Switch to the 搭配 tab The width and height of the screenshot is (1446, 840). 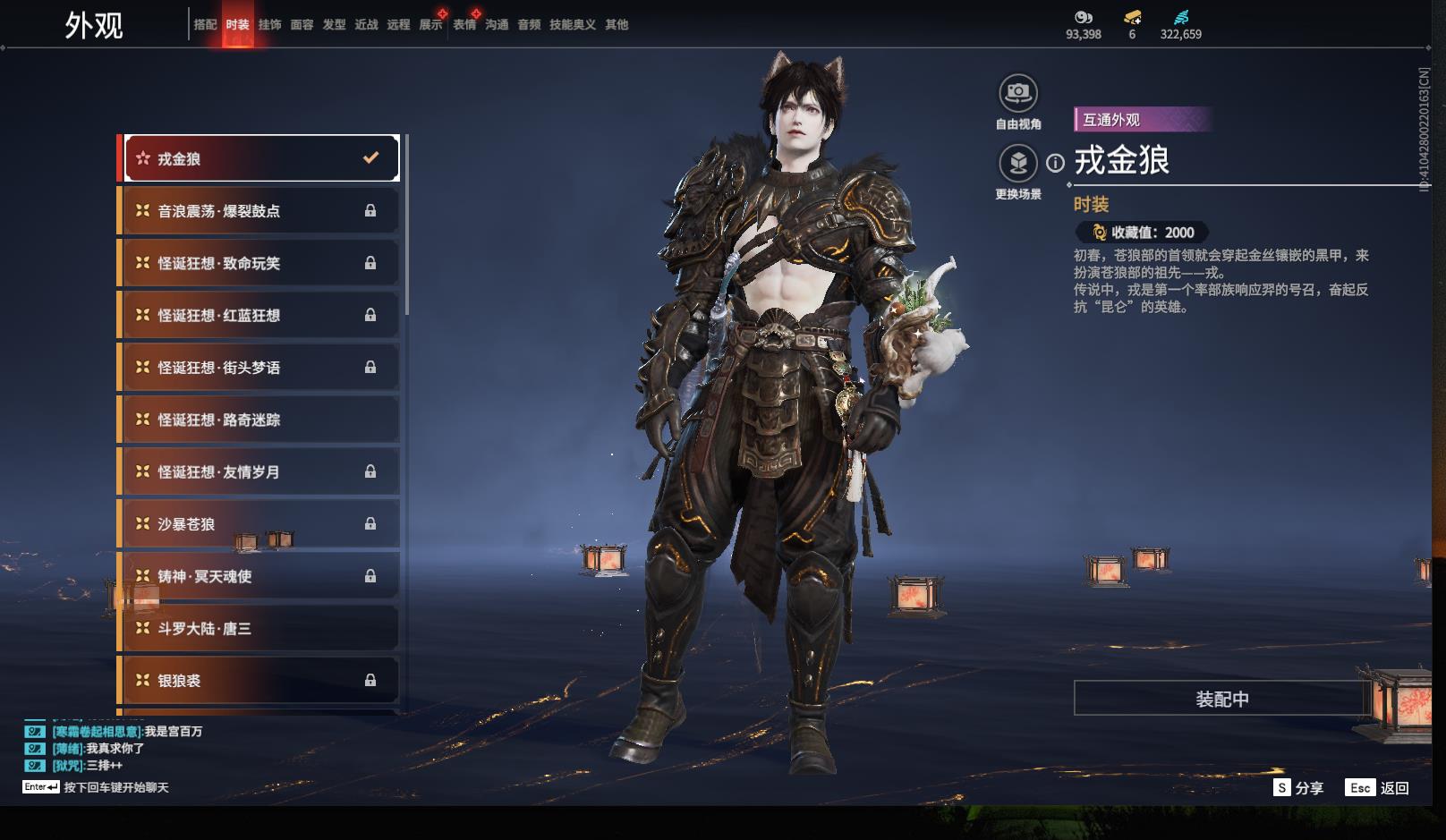[205, 25]
